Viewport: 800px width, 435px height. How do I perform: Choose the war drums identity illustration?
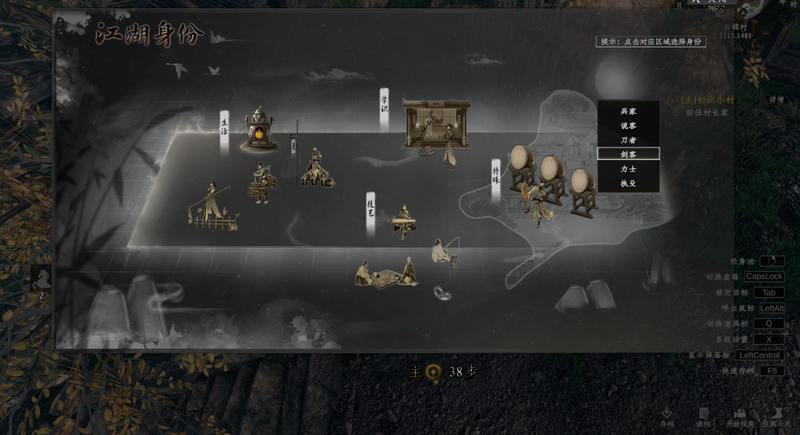[548, 177]
